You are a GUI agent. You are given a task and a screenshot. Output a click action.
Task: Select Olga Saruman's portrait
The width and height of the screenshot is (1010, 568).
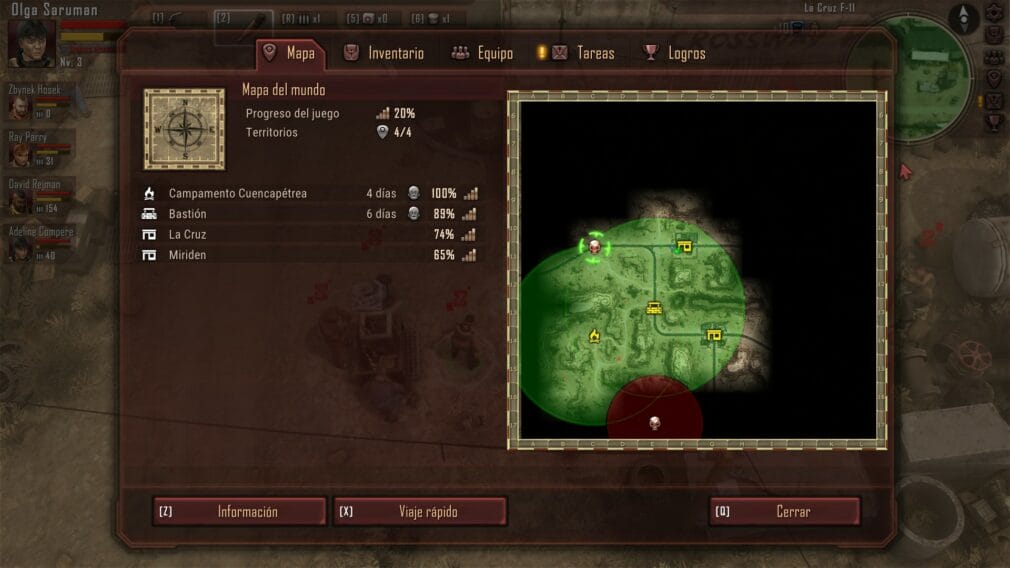coord(31,43)
